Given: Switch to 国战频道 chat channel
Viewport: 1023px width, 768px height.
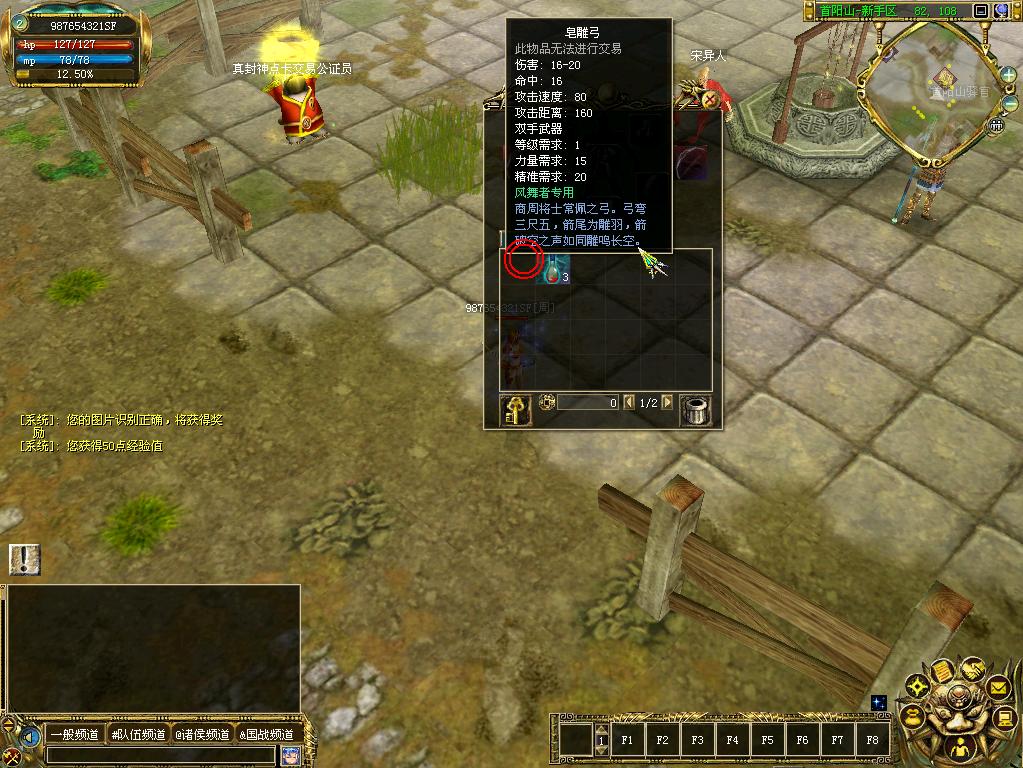Looking at the screenshot, I should [x=266, y=735].
